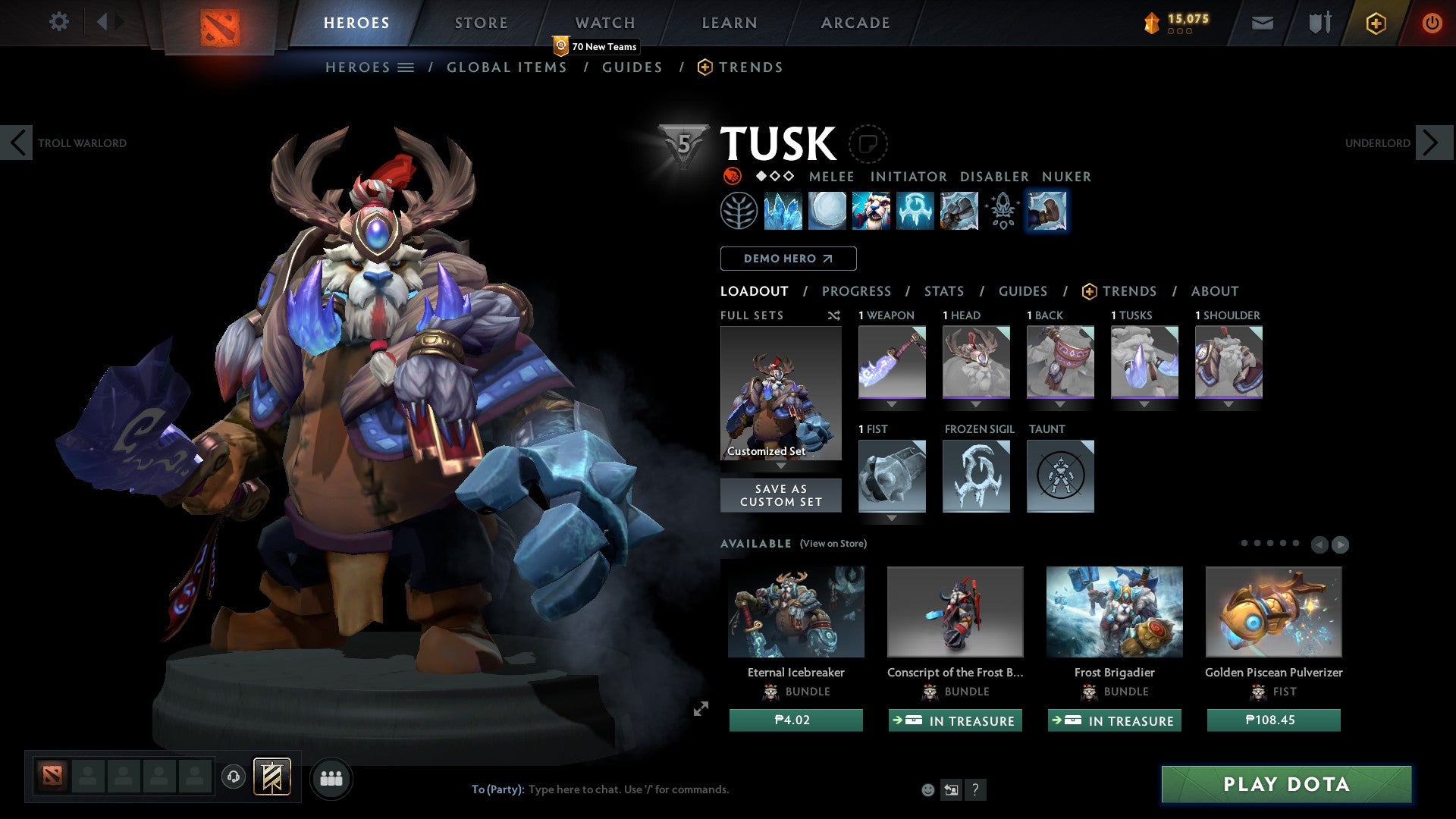The height and width of the screenshot is (819, 1456).
Task: Select the empty Taunt slot
Action: click(1060, 476)
